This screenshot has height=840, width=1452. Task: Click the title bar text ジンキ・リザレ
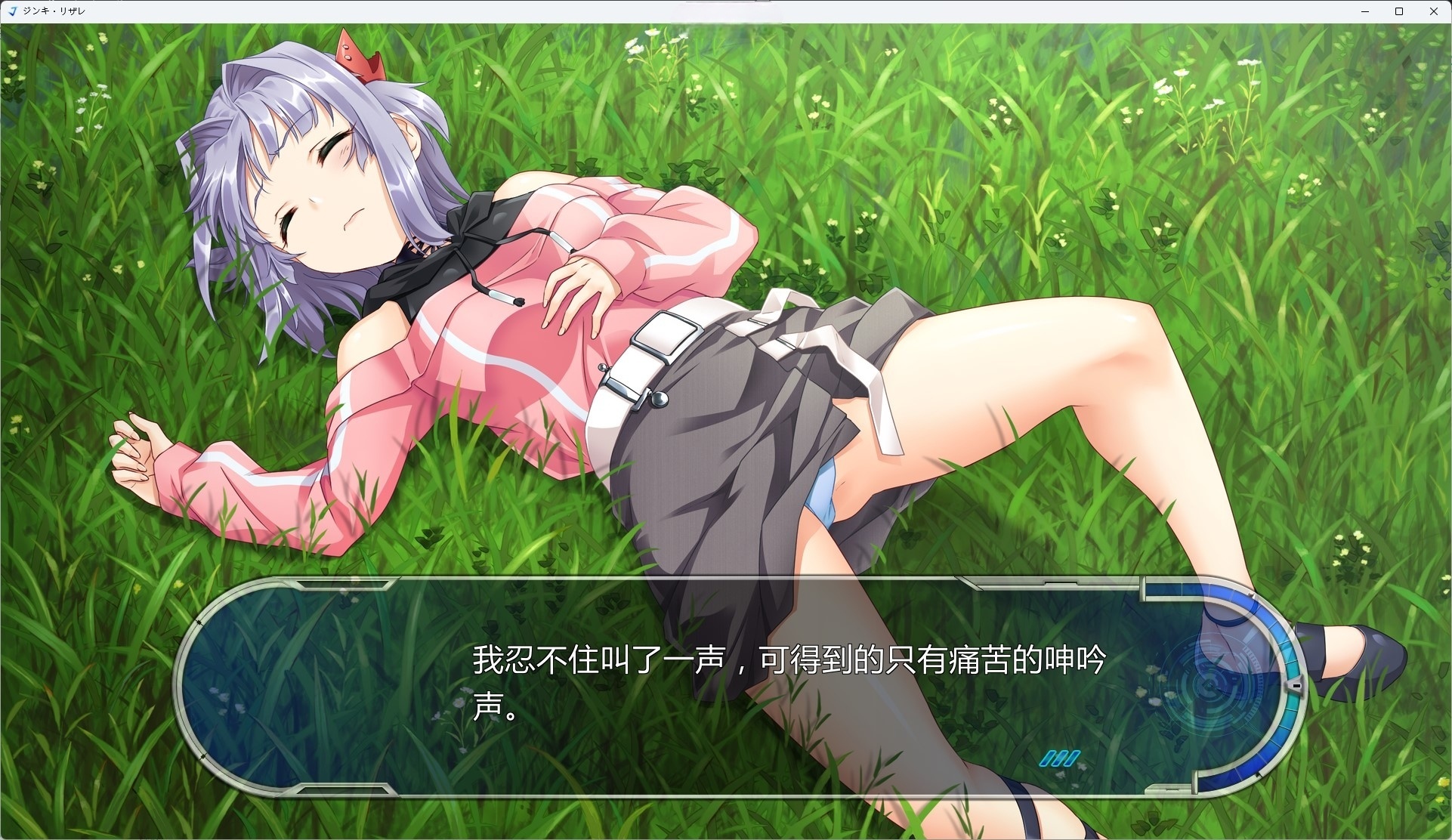click(x=53, y=11)
